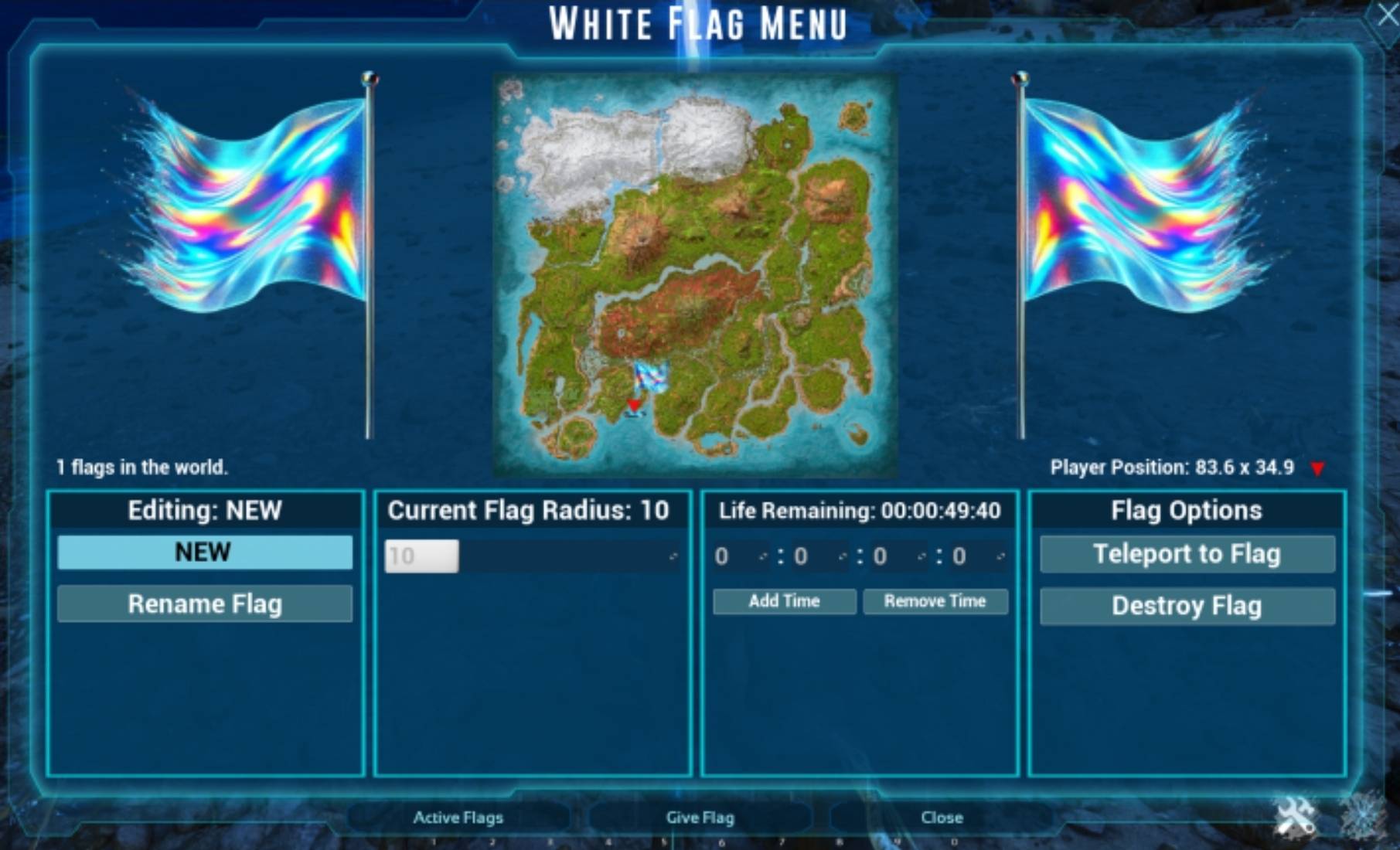Open the wrench and tools settings icon
This screenshot has width=1400, height=850.
[x=1295, y=817]
